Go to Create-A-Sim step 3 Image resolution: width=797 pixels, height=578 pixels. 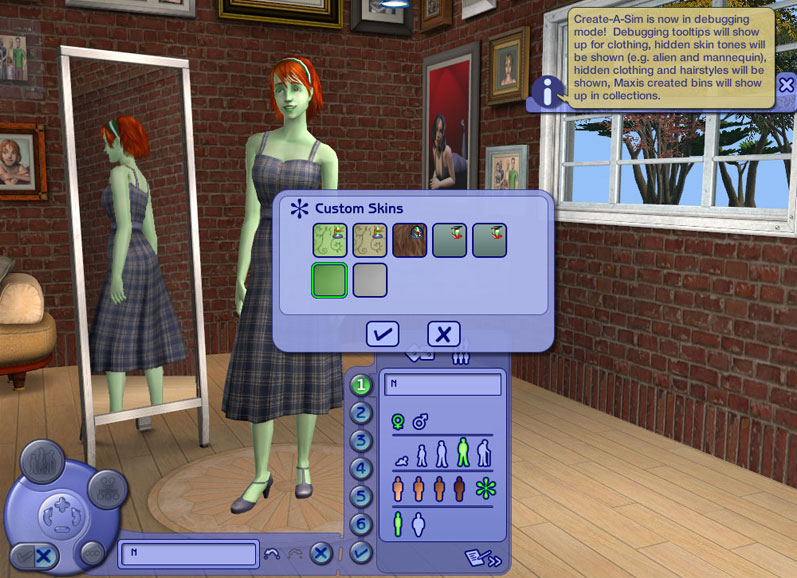coord(361,441)
